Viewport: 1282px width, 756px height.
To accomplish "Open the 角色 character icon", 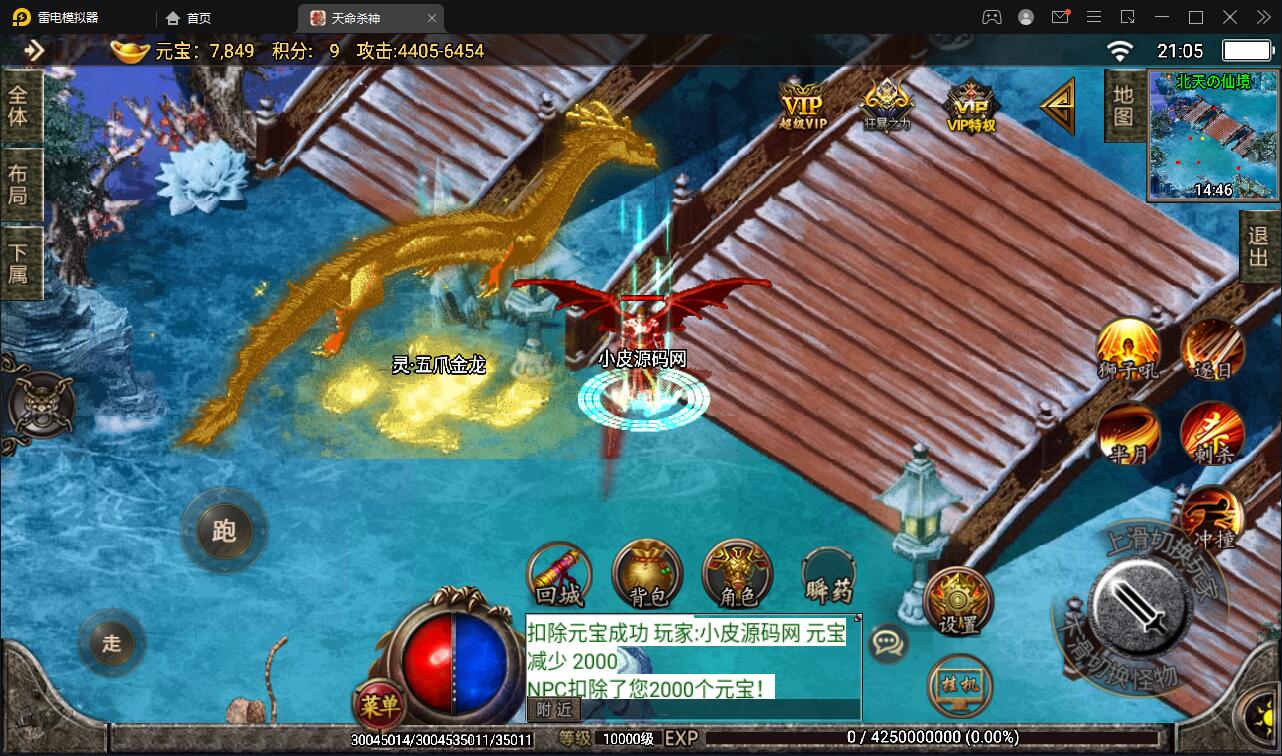I will tap(737, 575).
